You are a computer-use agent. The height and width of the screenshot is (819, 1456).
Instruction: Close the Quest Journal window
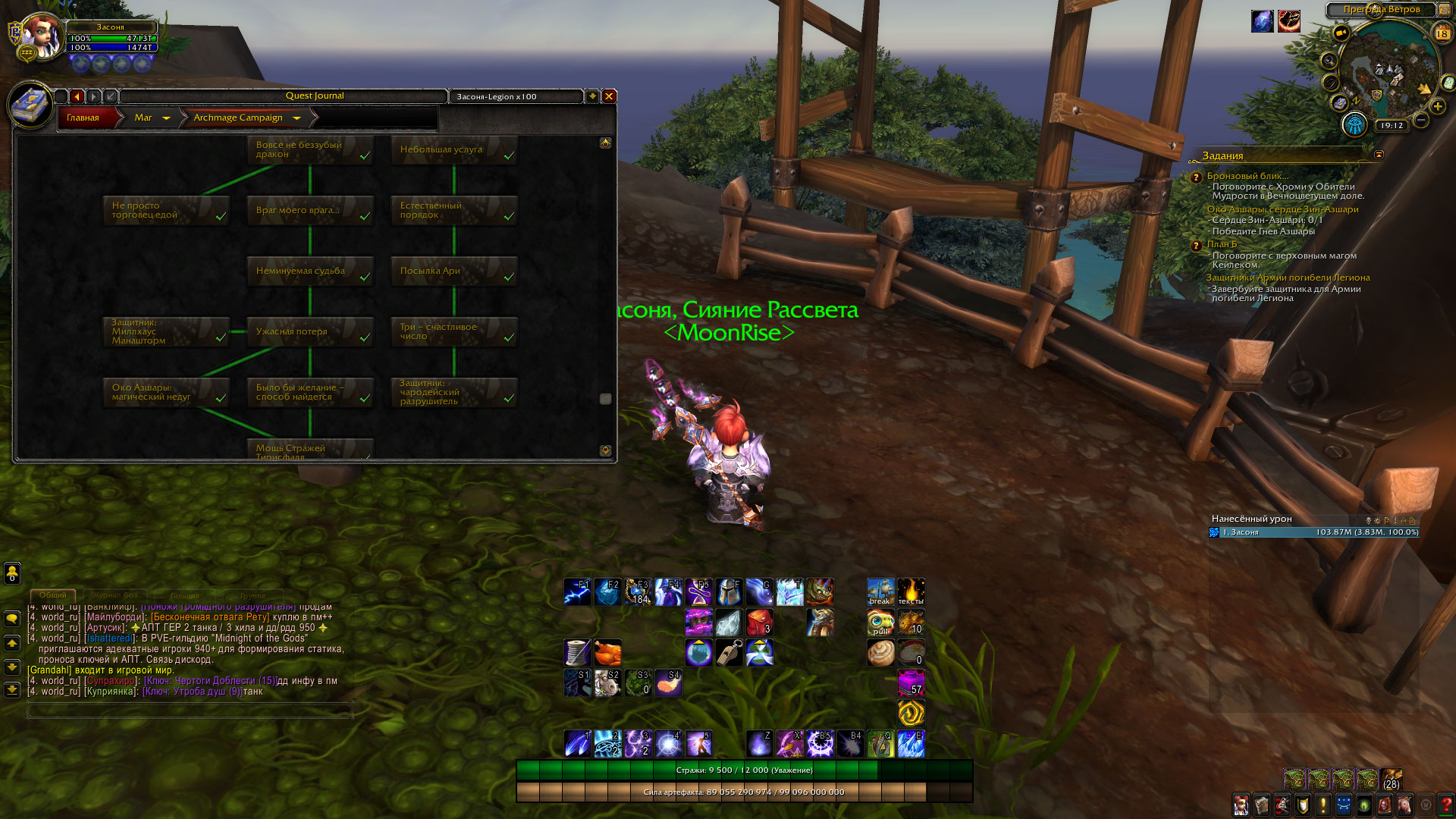(x=608, y=96)
